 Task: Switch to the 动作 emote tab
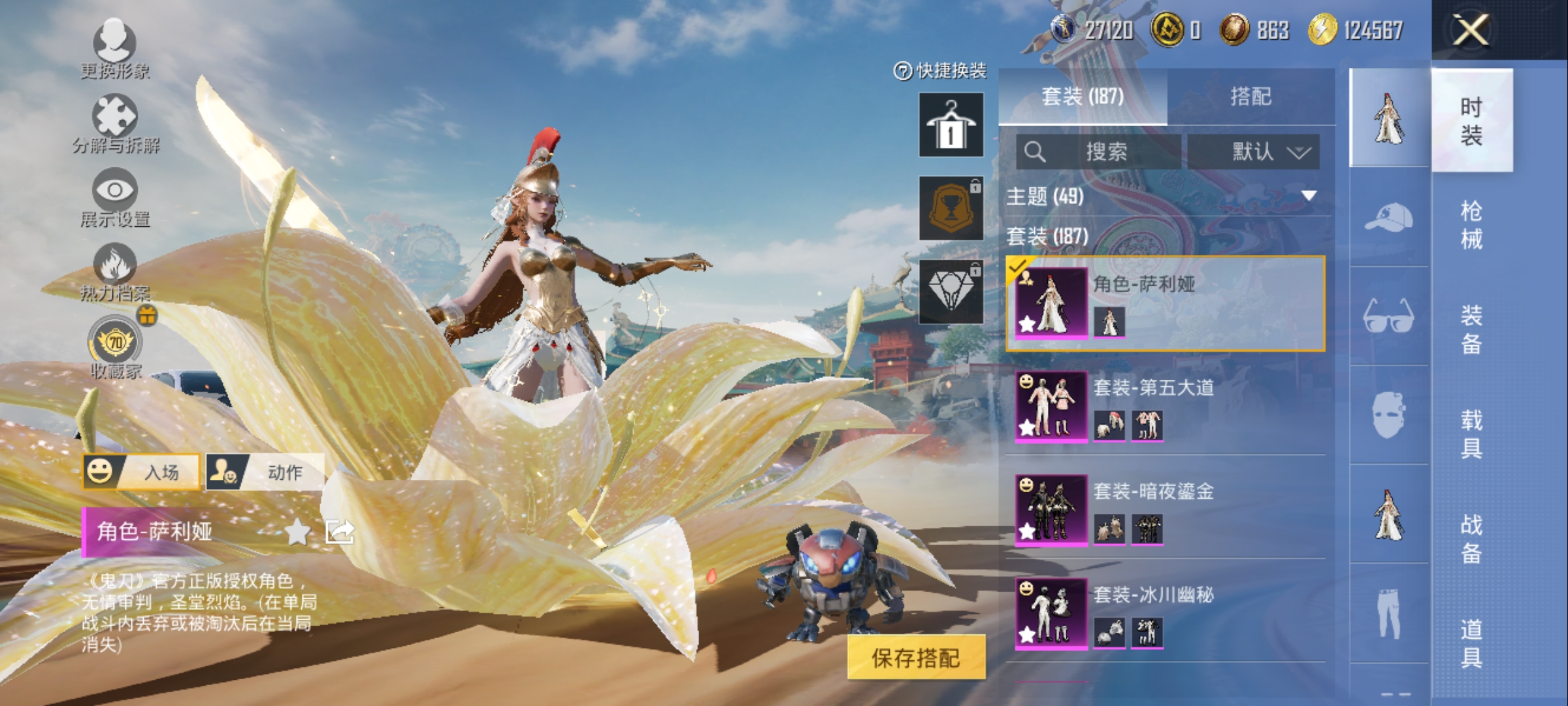[x=265, y=471]
